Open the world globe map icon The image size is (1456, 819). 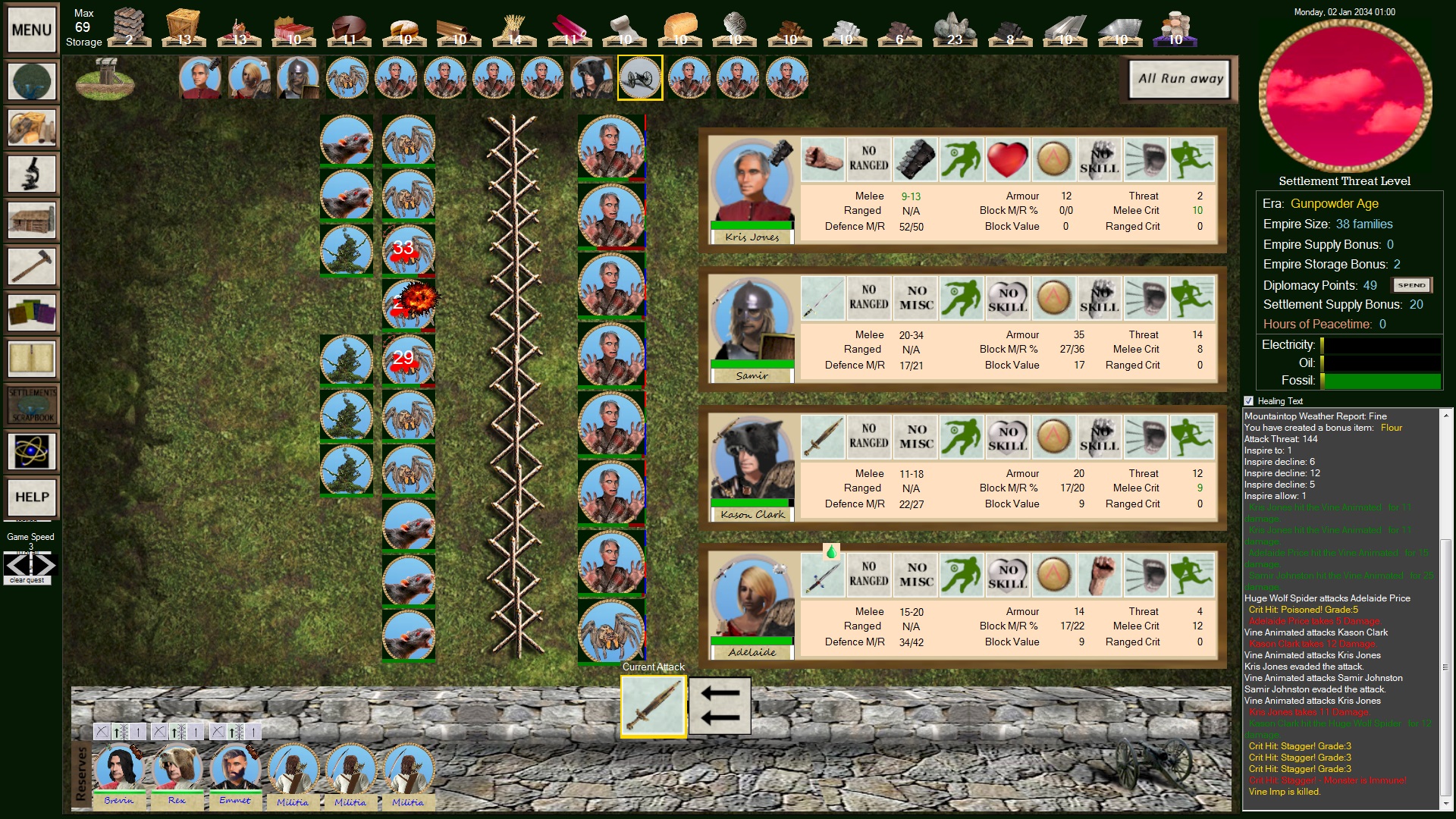pos(31,80)
